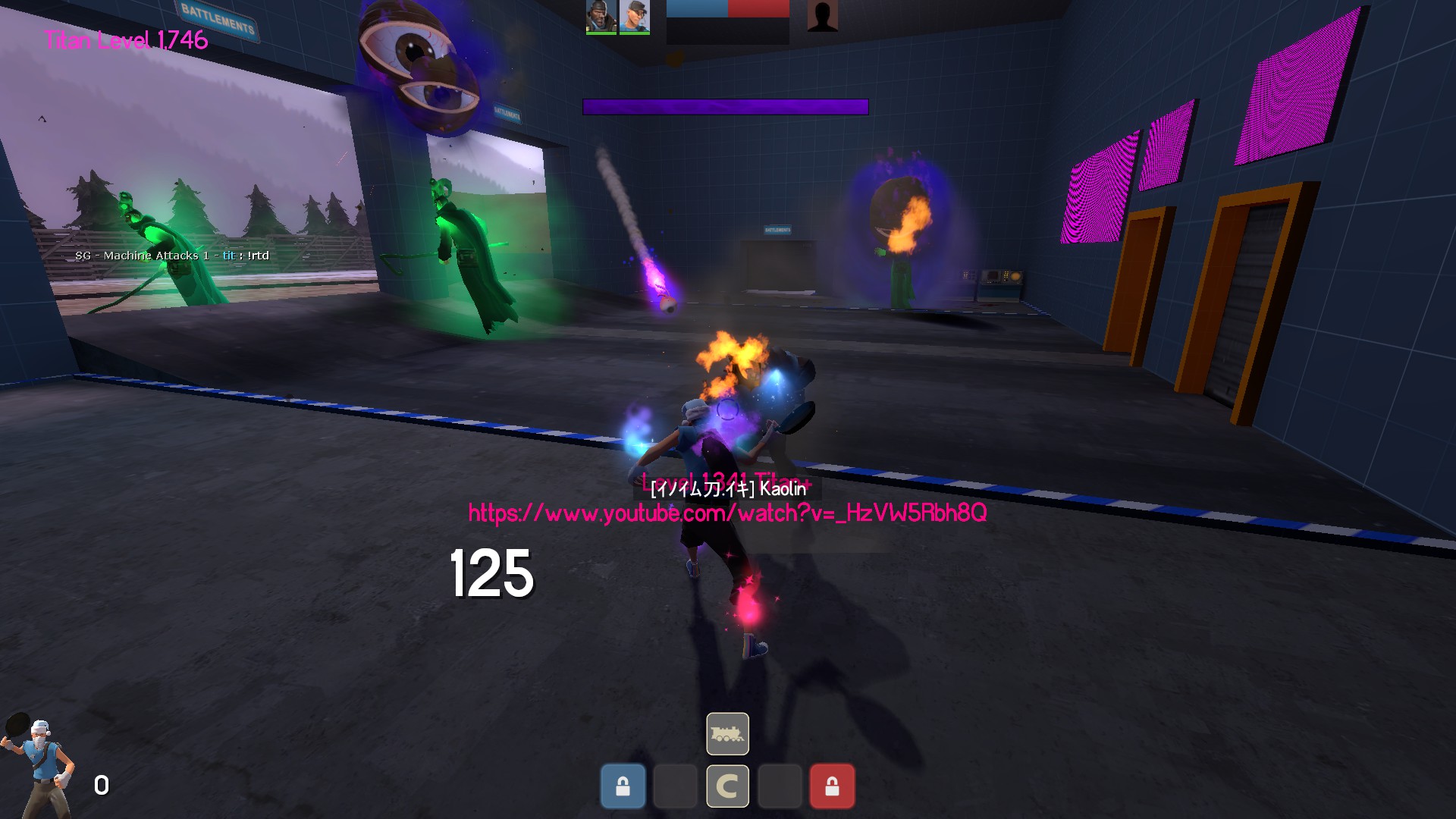Select the blue locked control point
This screenshot has height=819, width=1456.
[623, 786]
